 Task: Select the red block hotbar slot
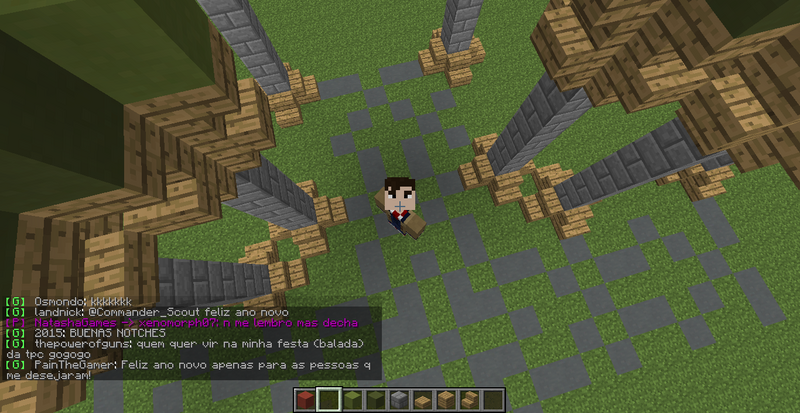(x=306, y=401)
